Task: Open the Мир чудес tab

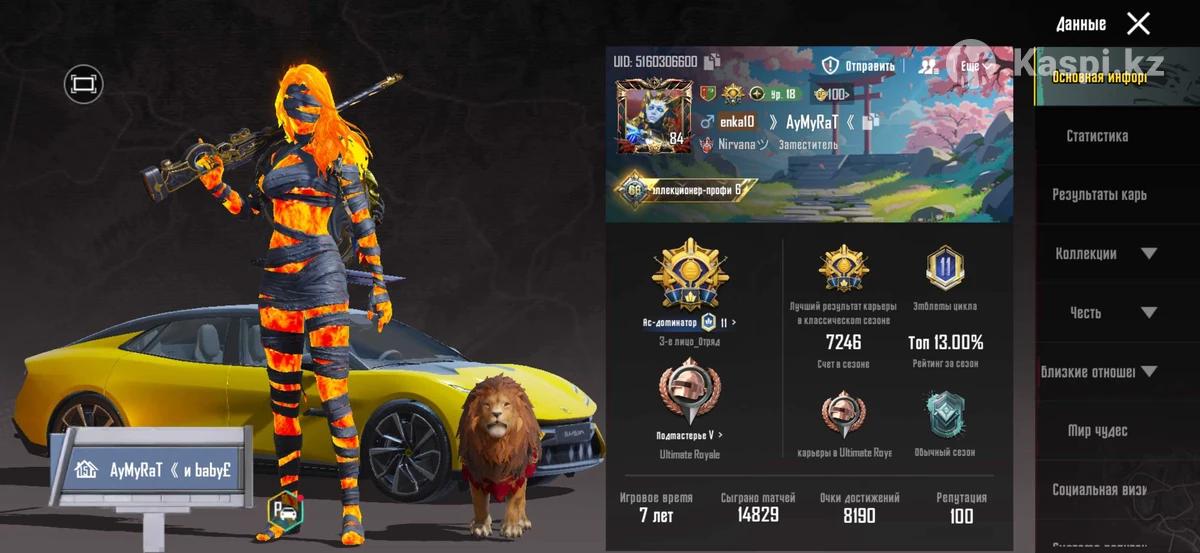Action: pyautogui.click(x=1097, y=431)
